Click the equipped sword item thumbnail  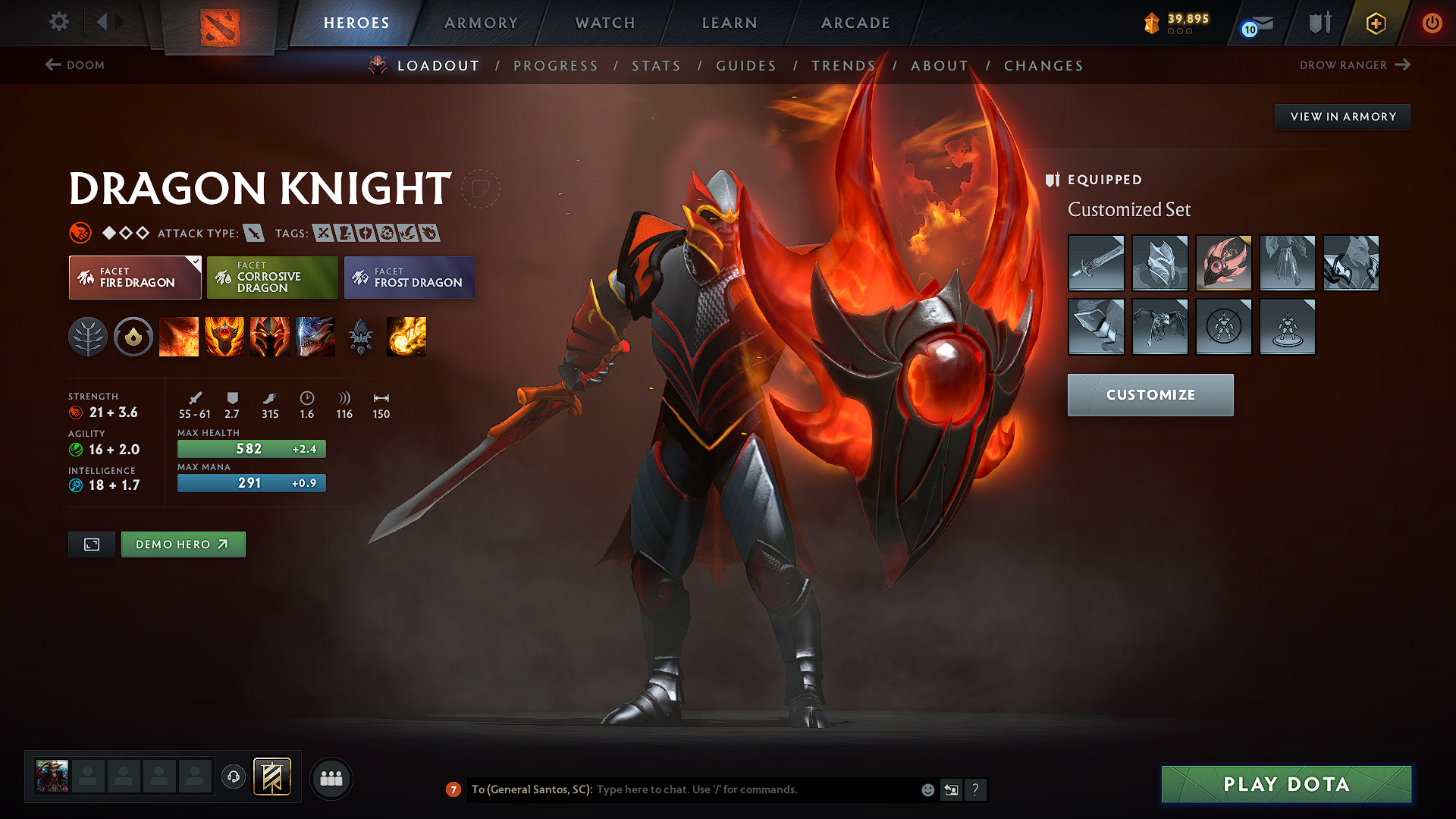click(1096, 263)
